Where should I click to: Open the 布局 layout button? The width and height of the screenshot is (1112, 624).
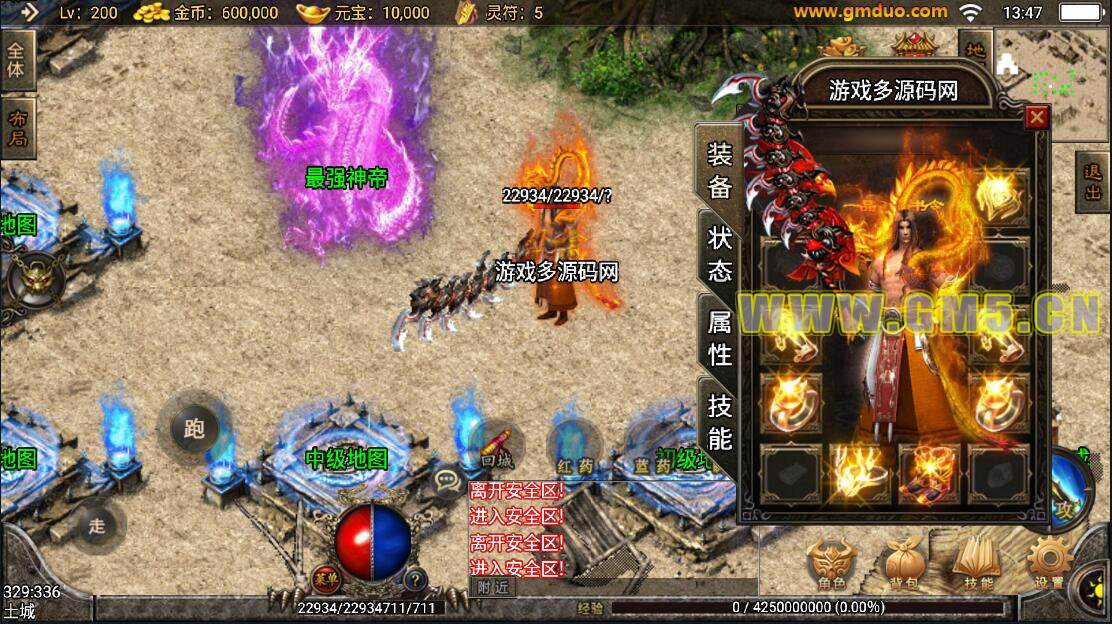click(x=18, y=128)
